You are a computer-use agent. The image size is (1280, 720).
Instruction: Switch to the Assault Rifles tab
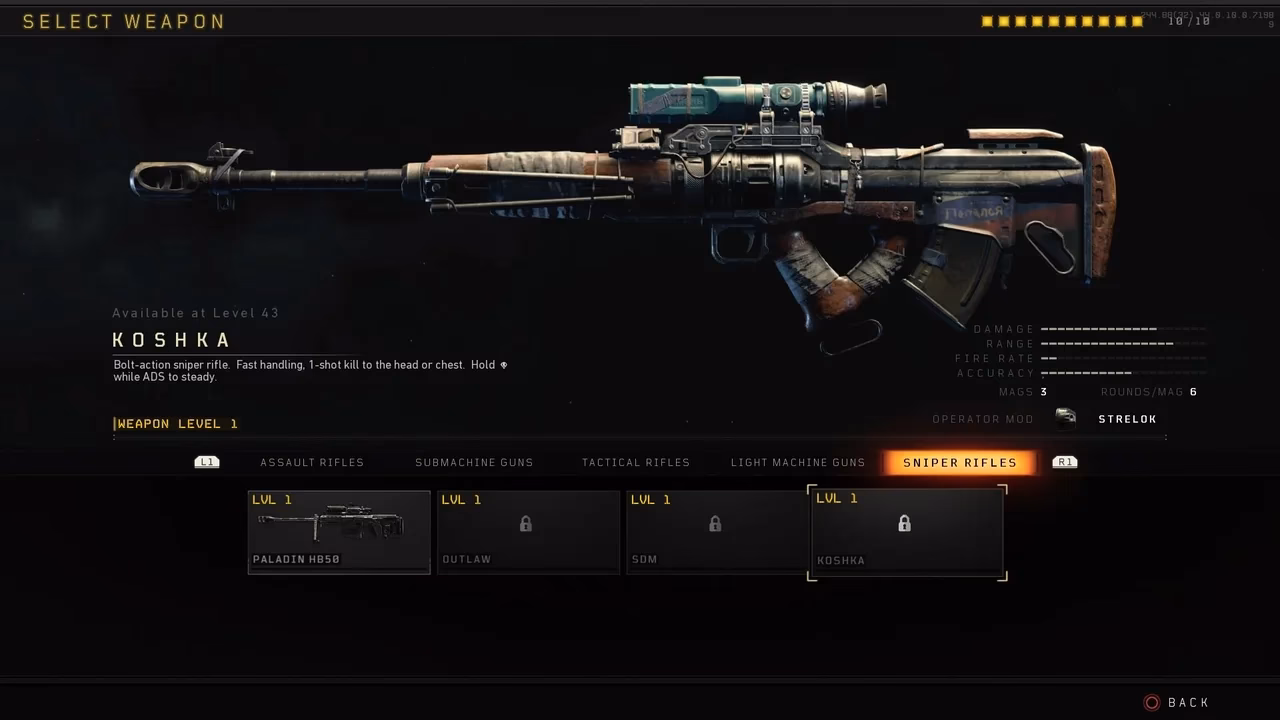coord(312,462)
